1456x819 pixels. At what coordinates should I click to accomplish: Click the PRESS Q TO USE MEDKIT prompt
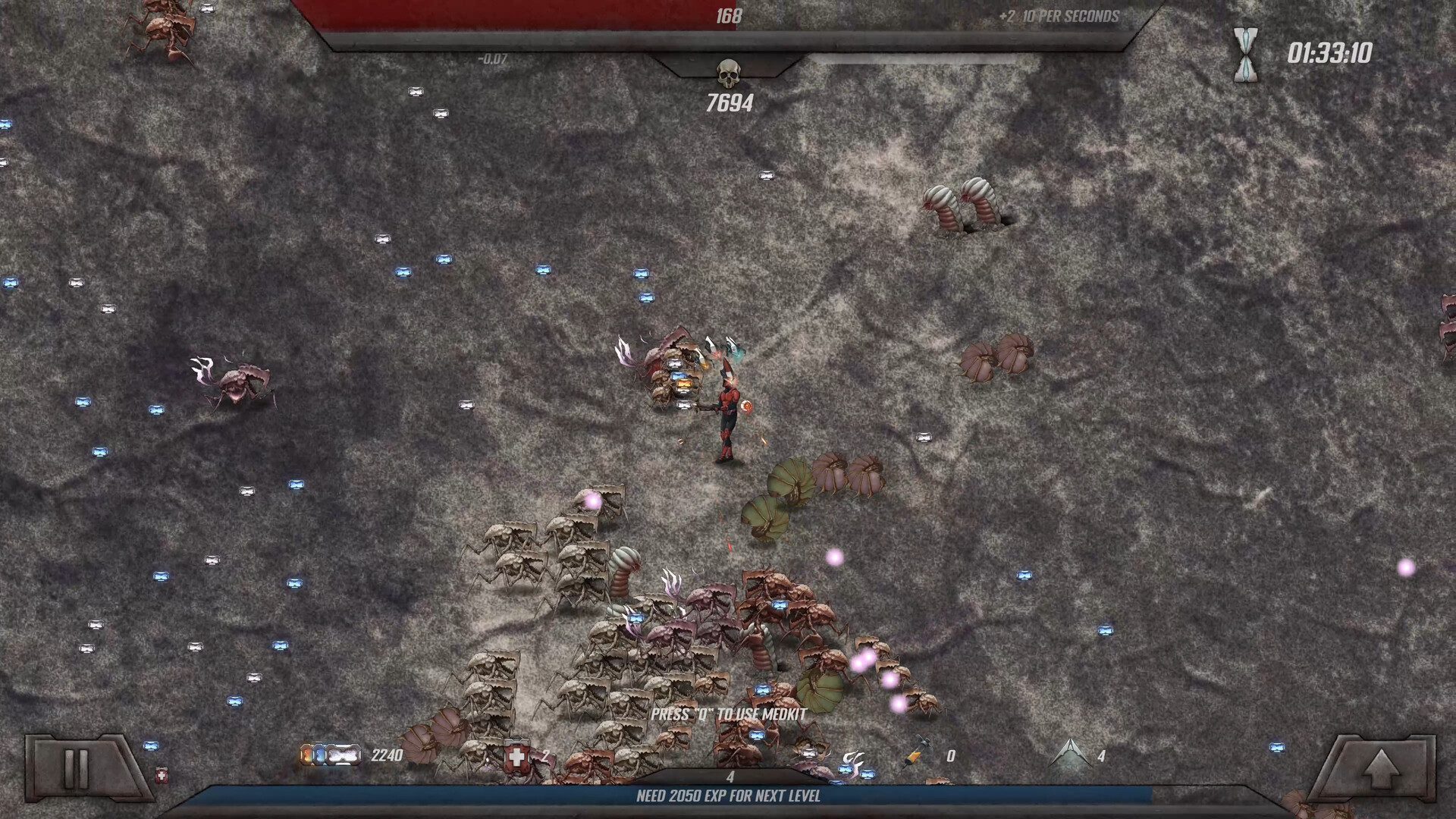coord(728,714)
